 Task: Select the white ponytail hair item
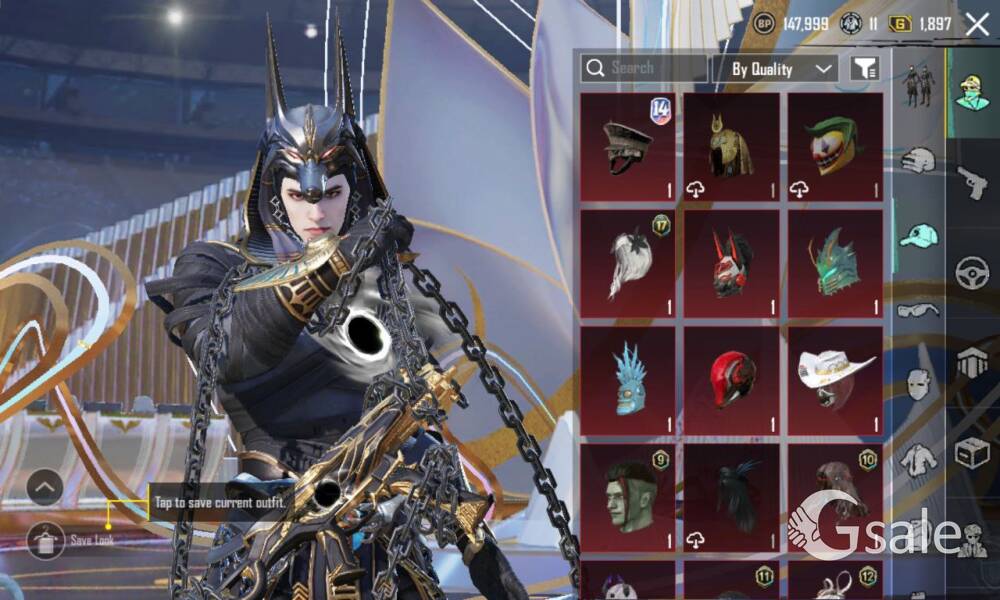pos(628,264)
